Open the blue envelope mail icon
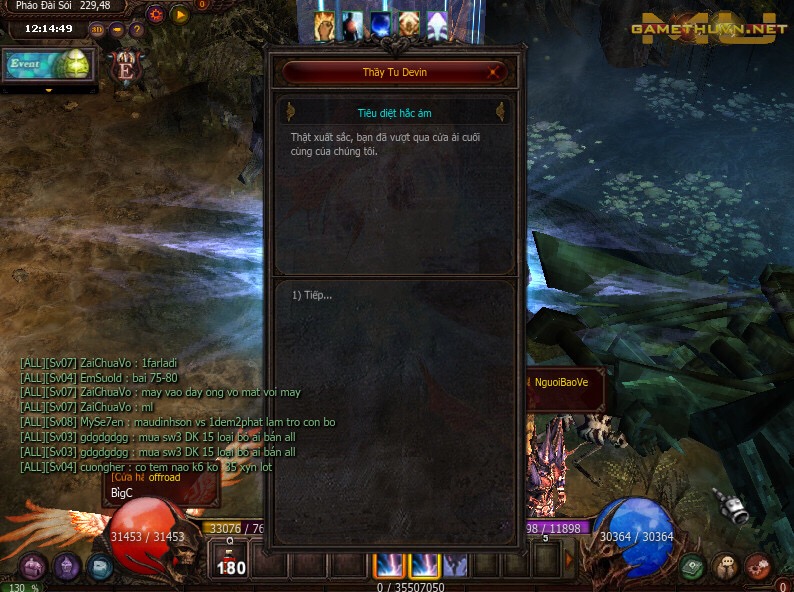Image resolution: width=794 pixels, height=592 pixels. (x=100, y=567)
